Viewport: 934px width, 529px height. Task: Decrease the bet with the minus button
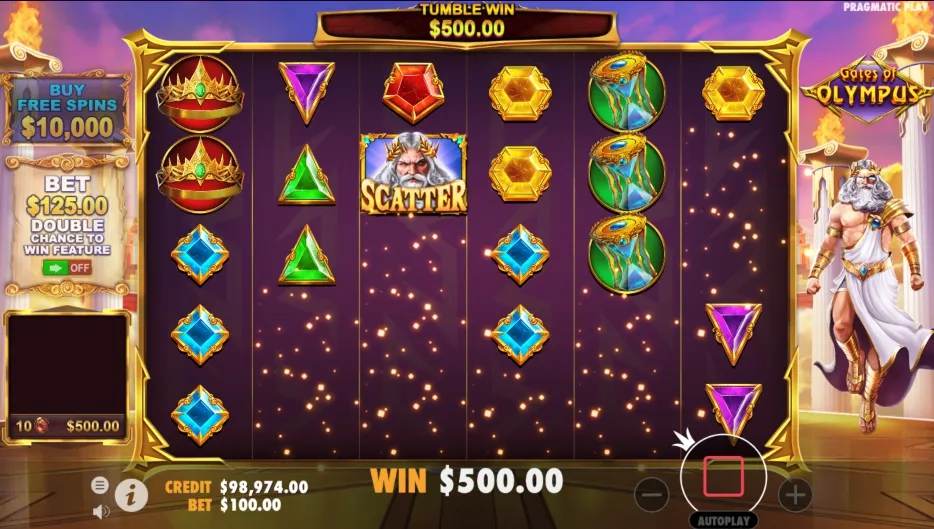point(651,493)
